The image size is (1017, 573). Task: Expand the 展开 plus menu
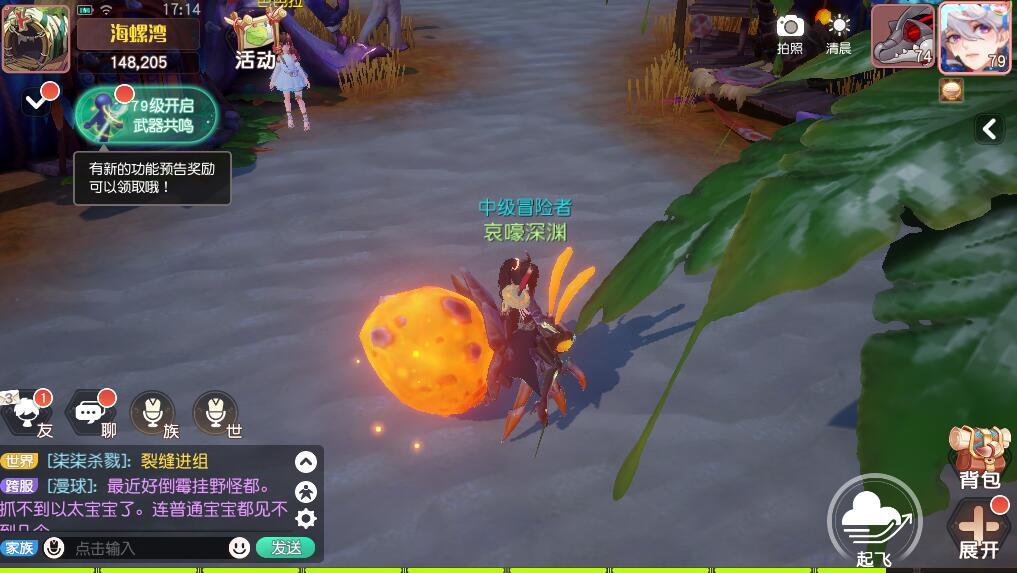(x=979, y=528)
